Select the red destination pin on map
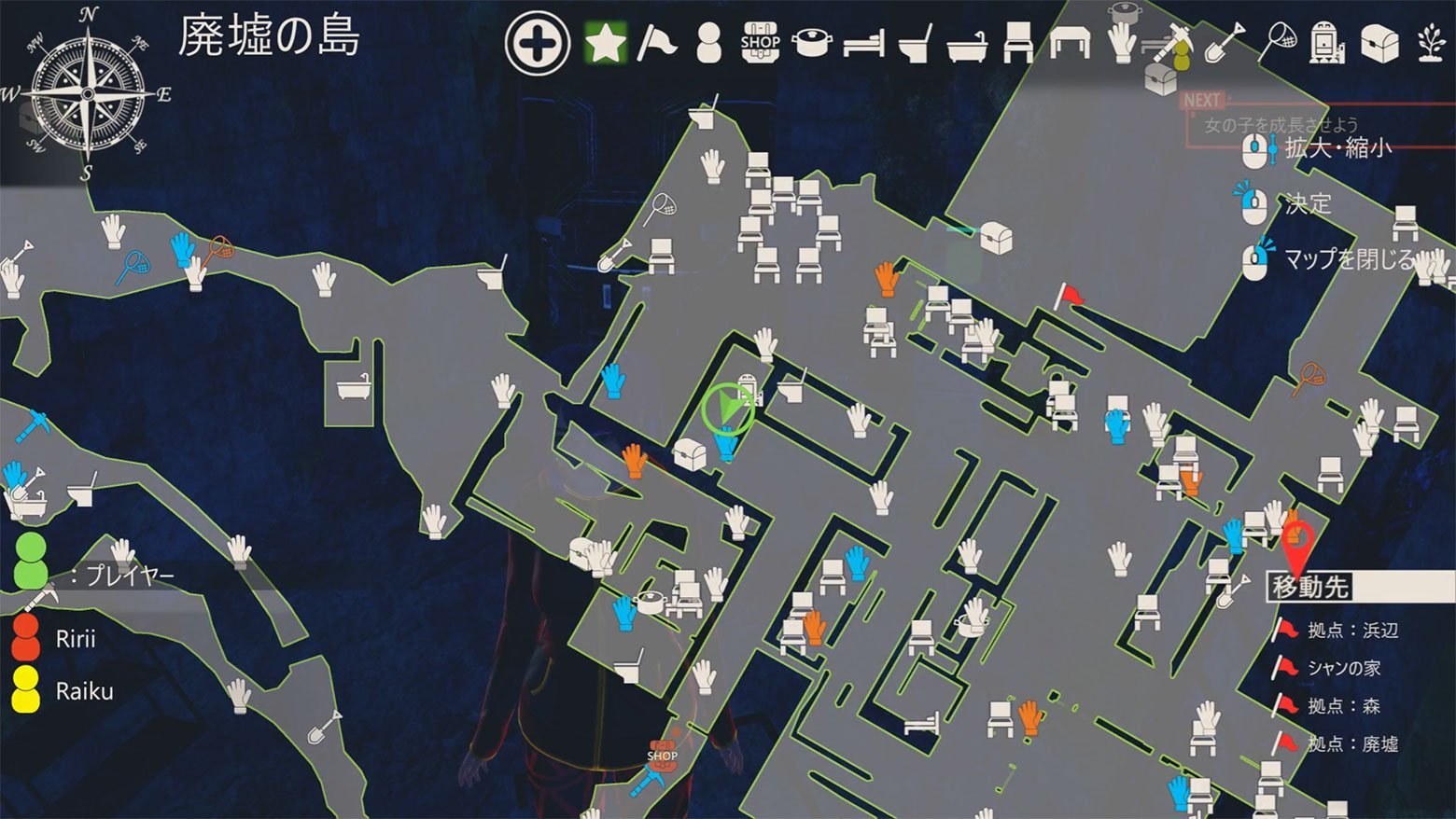The height and width of the screenshot is (819, 1456). coord(1297,543)
